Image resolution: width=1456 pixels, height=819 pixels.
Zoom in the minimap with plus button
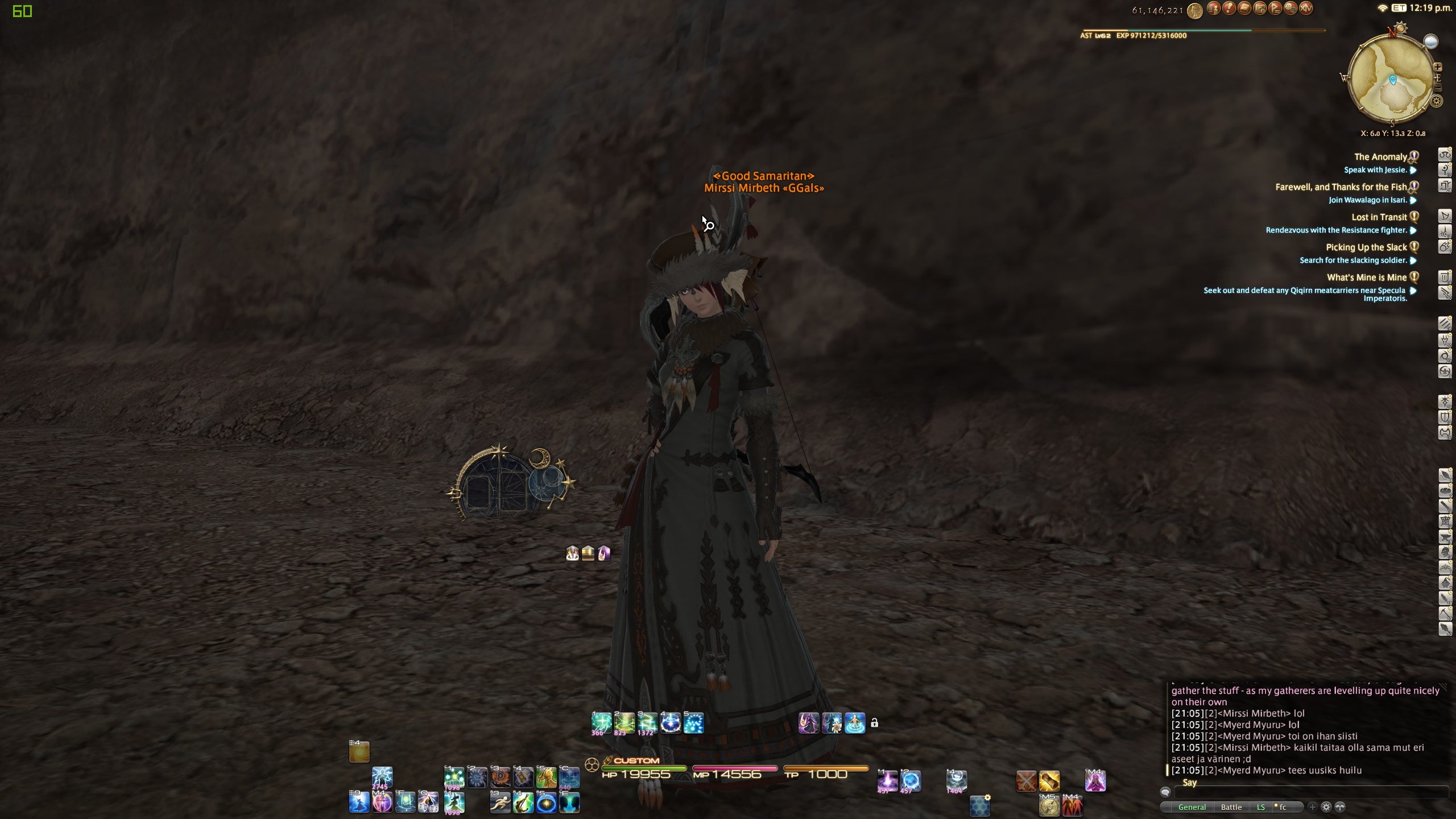tap(1438, 67)
